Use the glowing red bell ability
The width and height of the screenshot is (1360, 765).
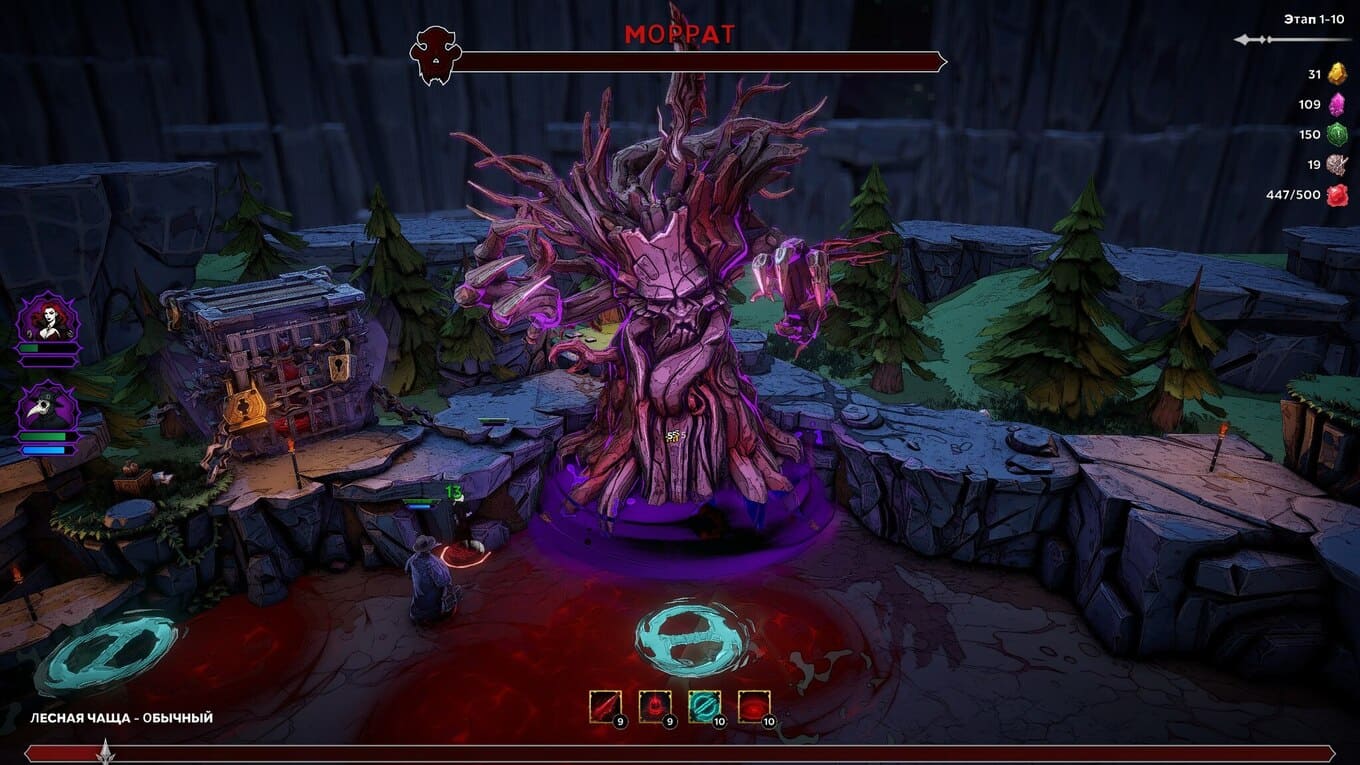[x=655, y=706]
